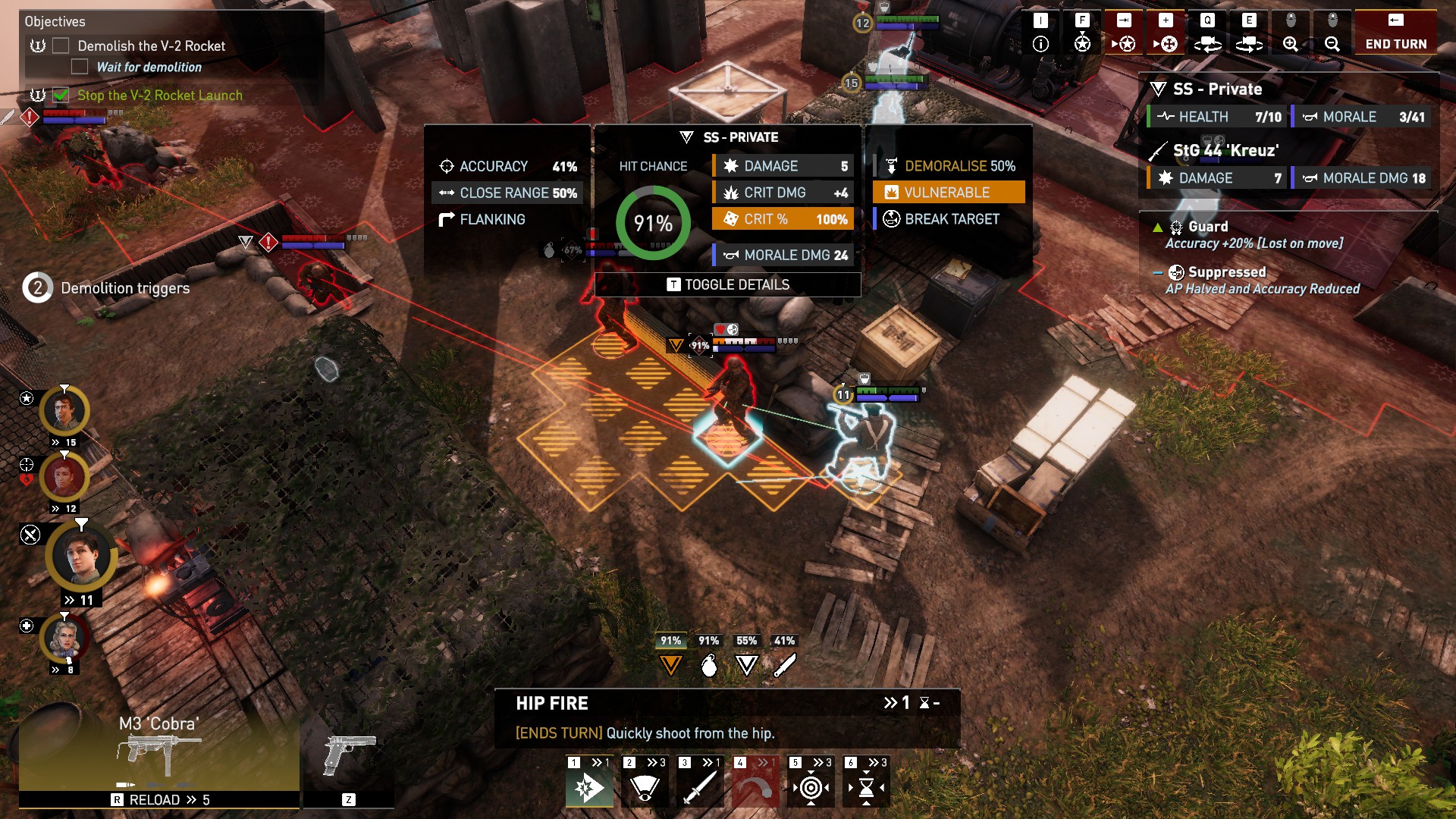The width and height of the screenshot is (1456, 819).
Task: Rotate camera right with the E button
Action: [x=1249, y=33]
